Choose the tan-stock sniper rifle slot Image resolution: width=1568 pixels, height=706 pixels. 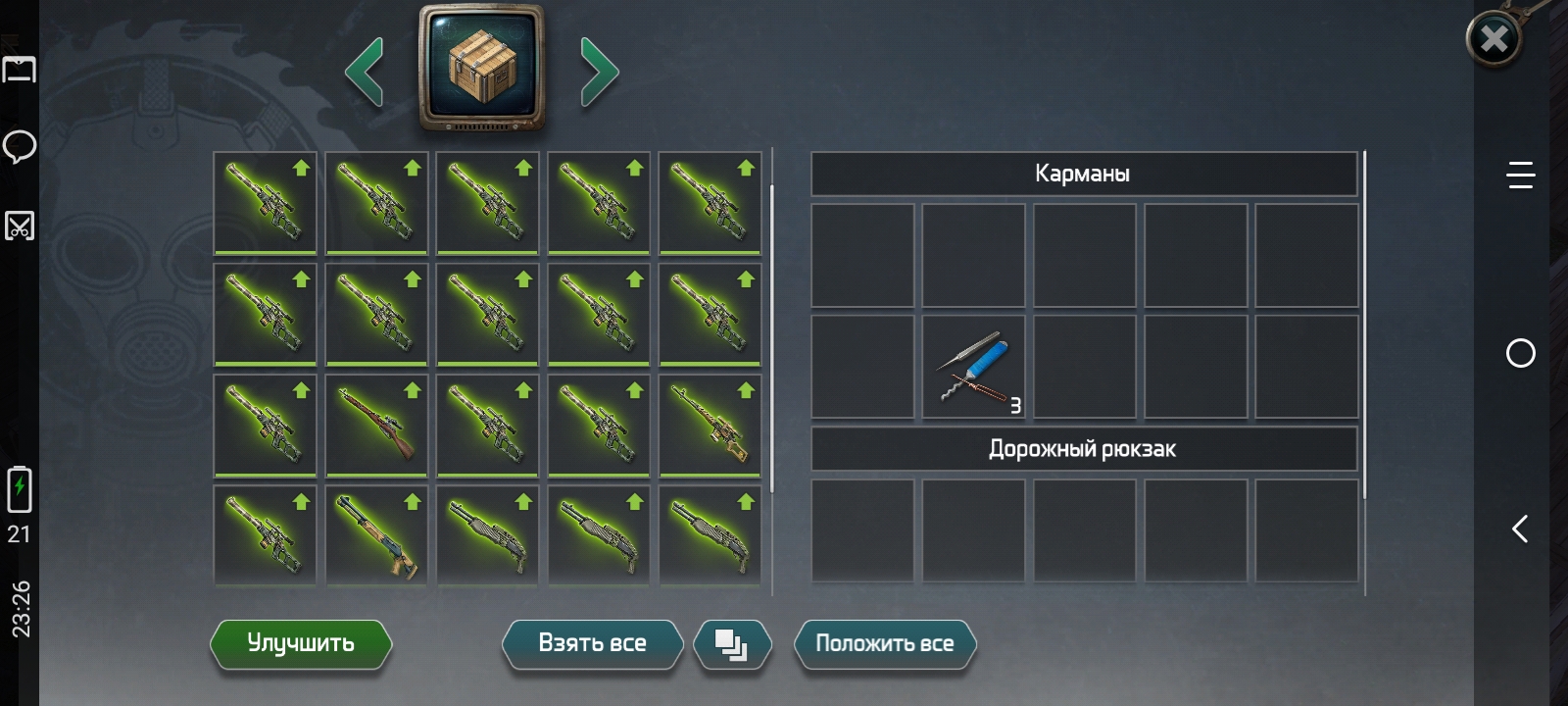pyautogui.click(x=710, y=425)
